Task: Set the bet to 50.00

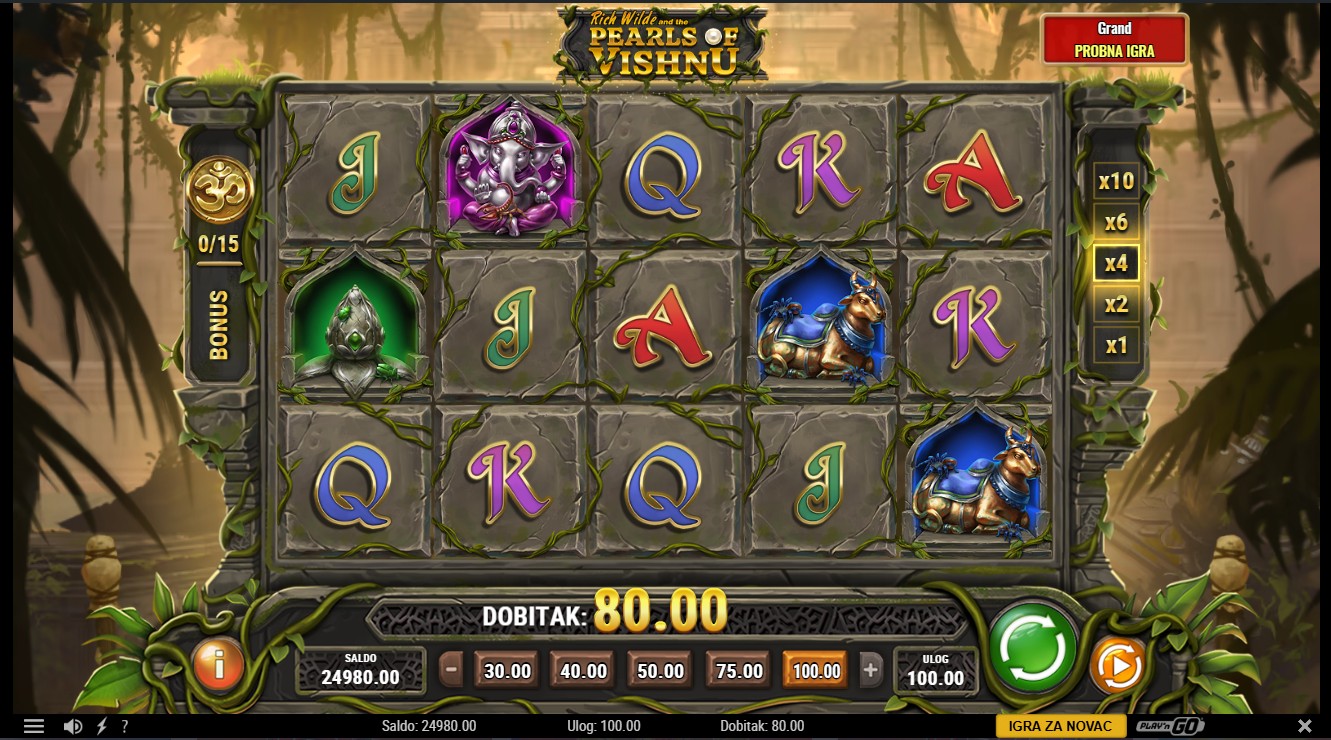Action: coord(661,671)
